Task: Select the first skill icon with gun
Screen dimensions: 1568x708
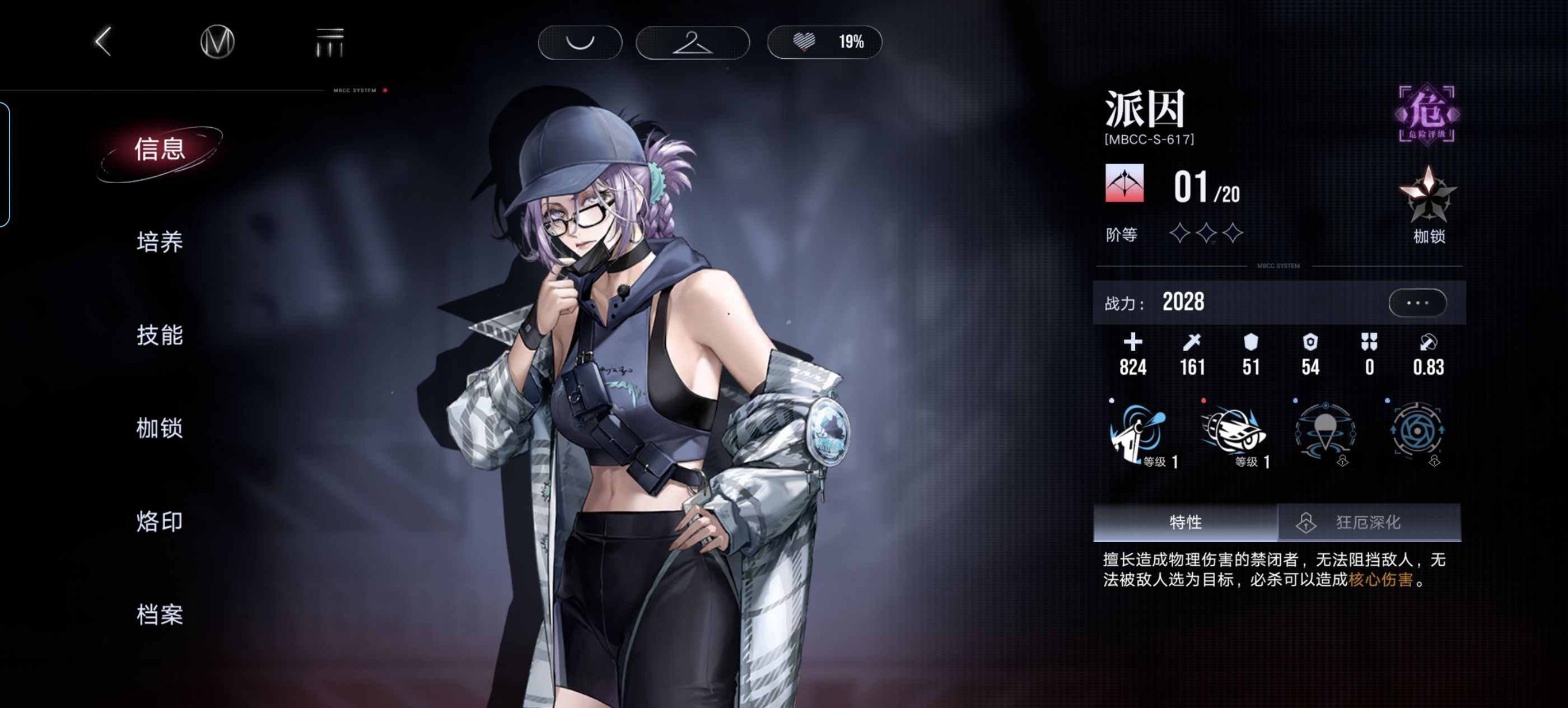Action: tap(1137, 432)
